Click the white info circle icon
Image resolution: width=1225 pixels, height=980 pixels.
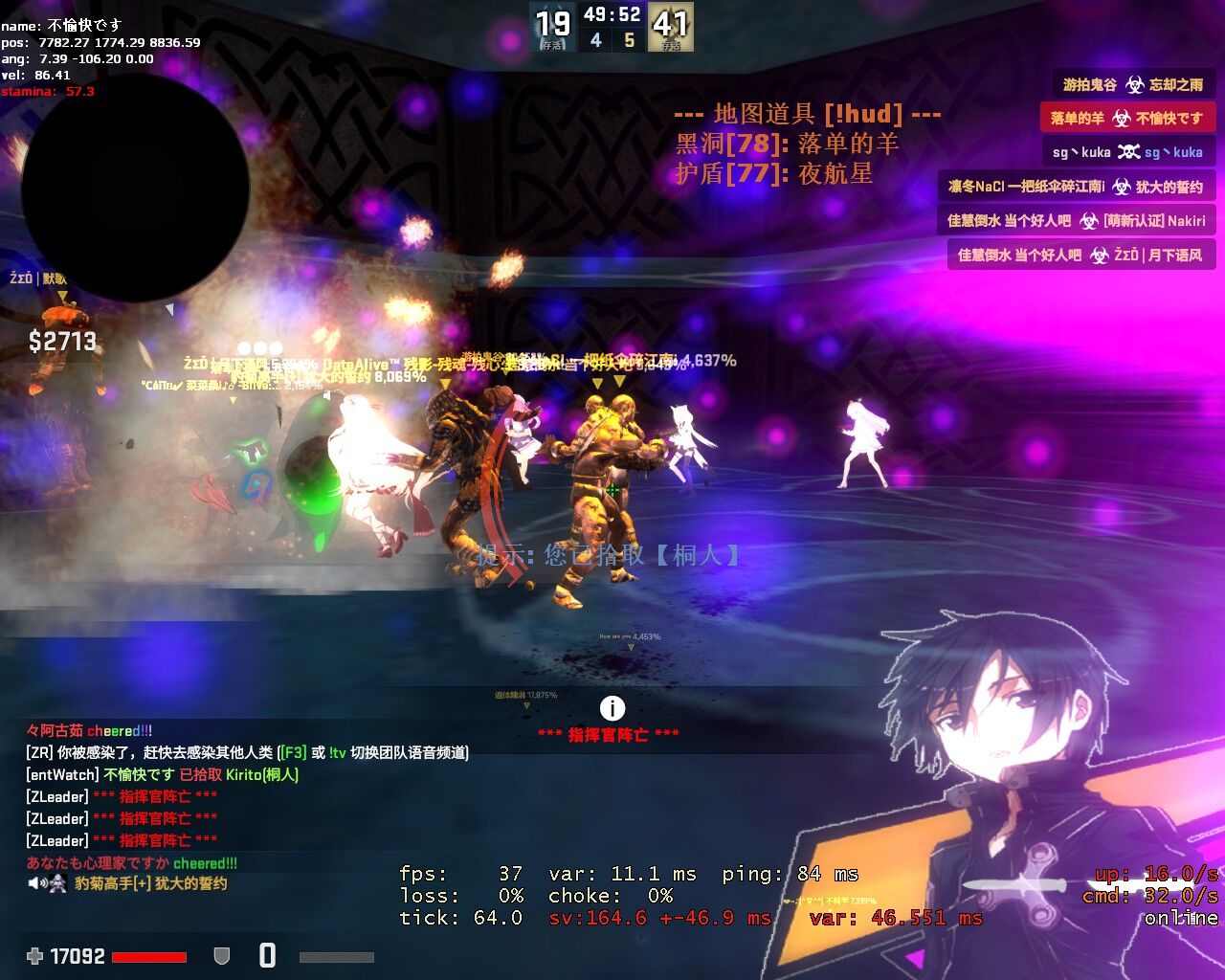[x=612, y=708]
